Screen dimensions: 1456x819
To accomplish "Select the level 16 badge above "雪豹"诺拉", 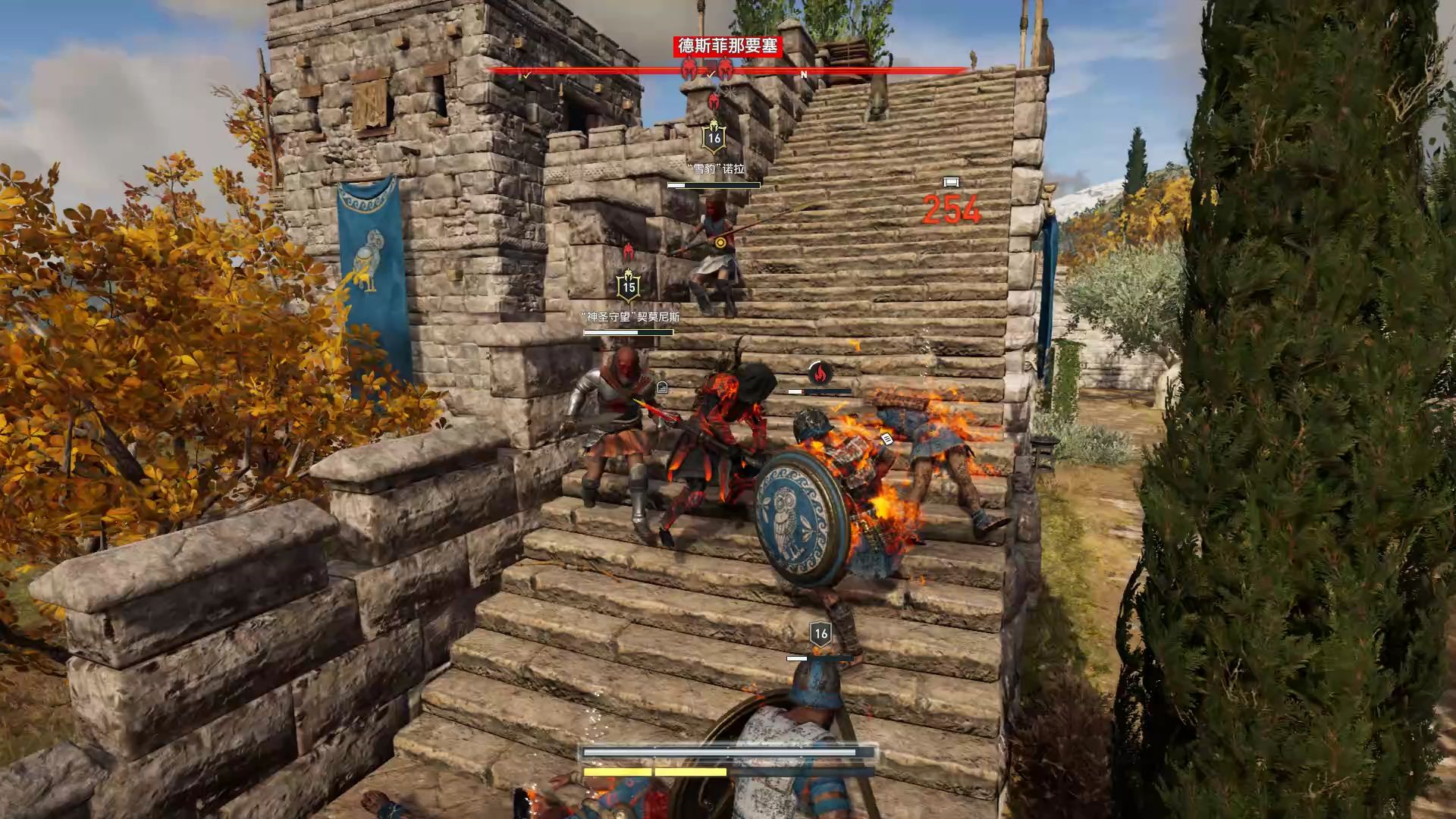I will coord(714,138).
